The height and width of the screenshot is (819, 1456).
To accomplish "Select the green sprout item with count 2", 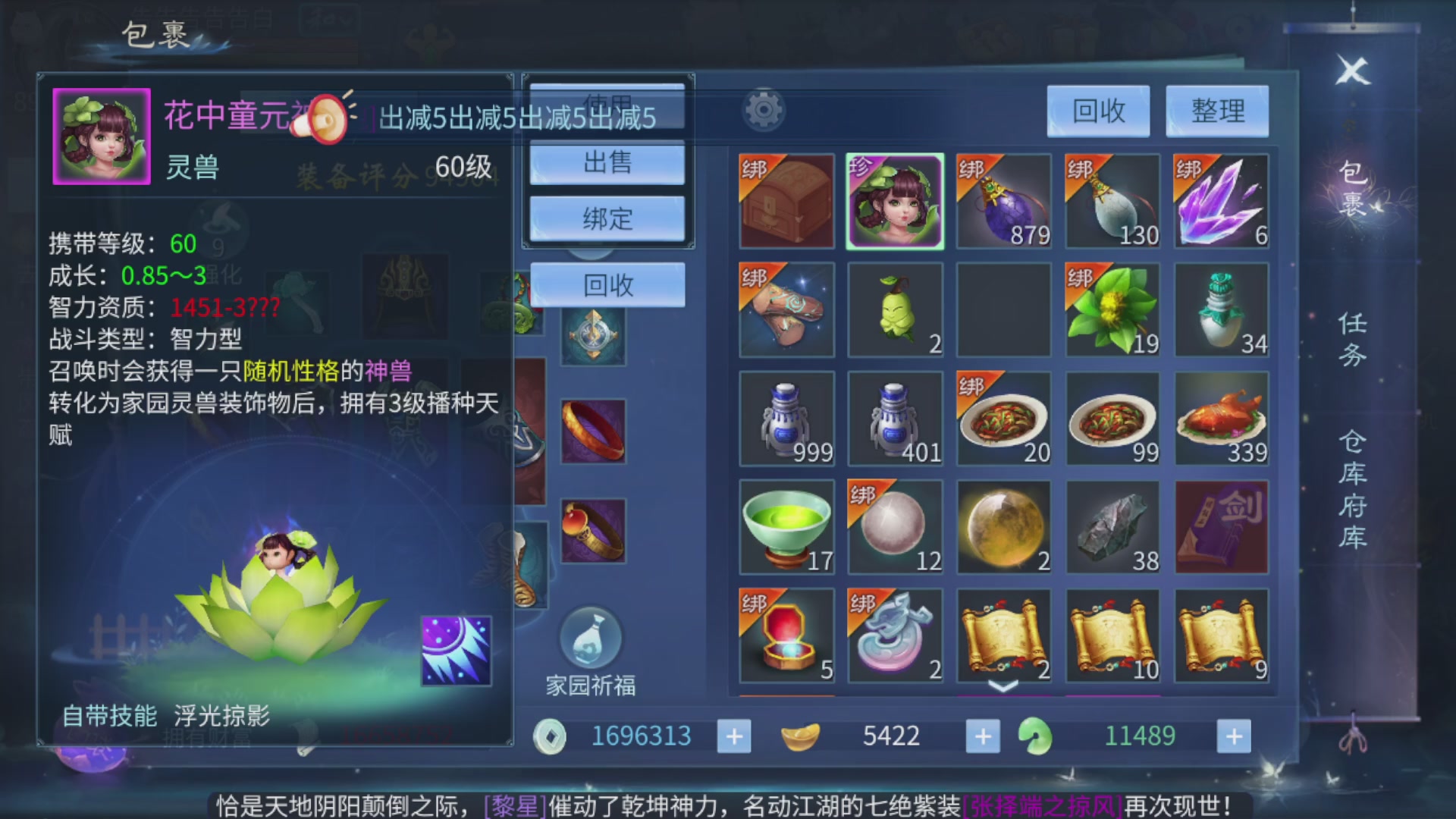I will coord(895,311).
